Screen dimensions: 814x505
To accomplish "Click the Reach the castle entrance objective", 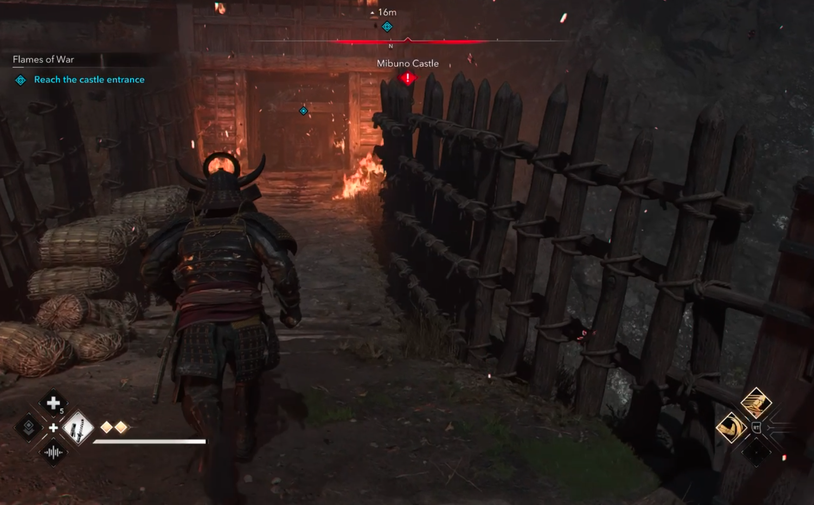I will [x=89, y=80].
